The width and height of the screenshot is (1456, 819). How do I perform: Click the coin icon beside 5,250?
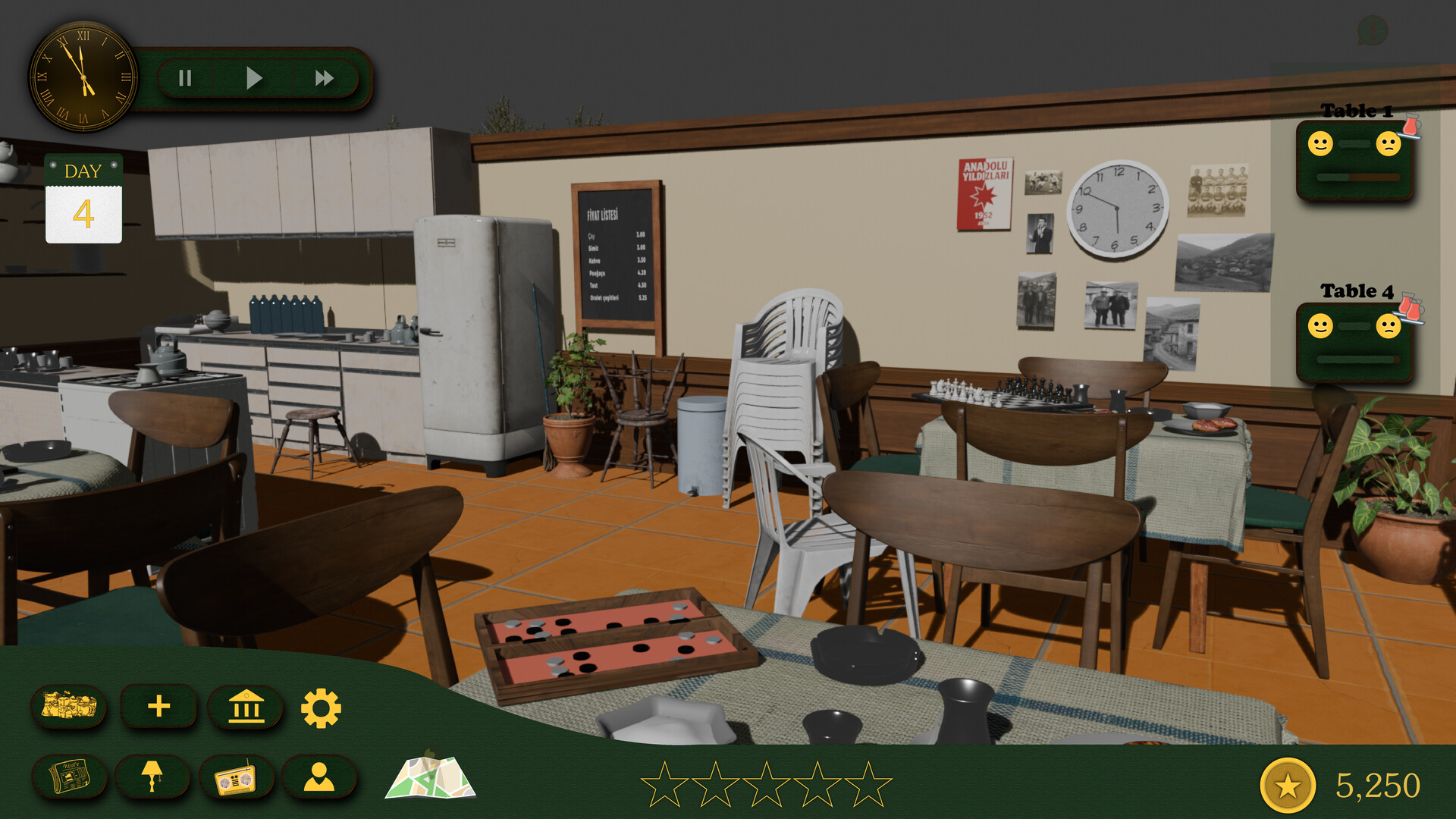tap(1287, 785)
